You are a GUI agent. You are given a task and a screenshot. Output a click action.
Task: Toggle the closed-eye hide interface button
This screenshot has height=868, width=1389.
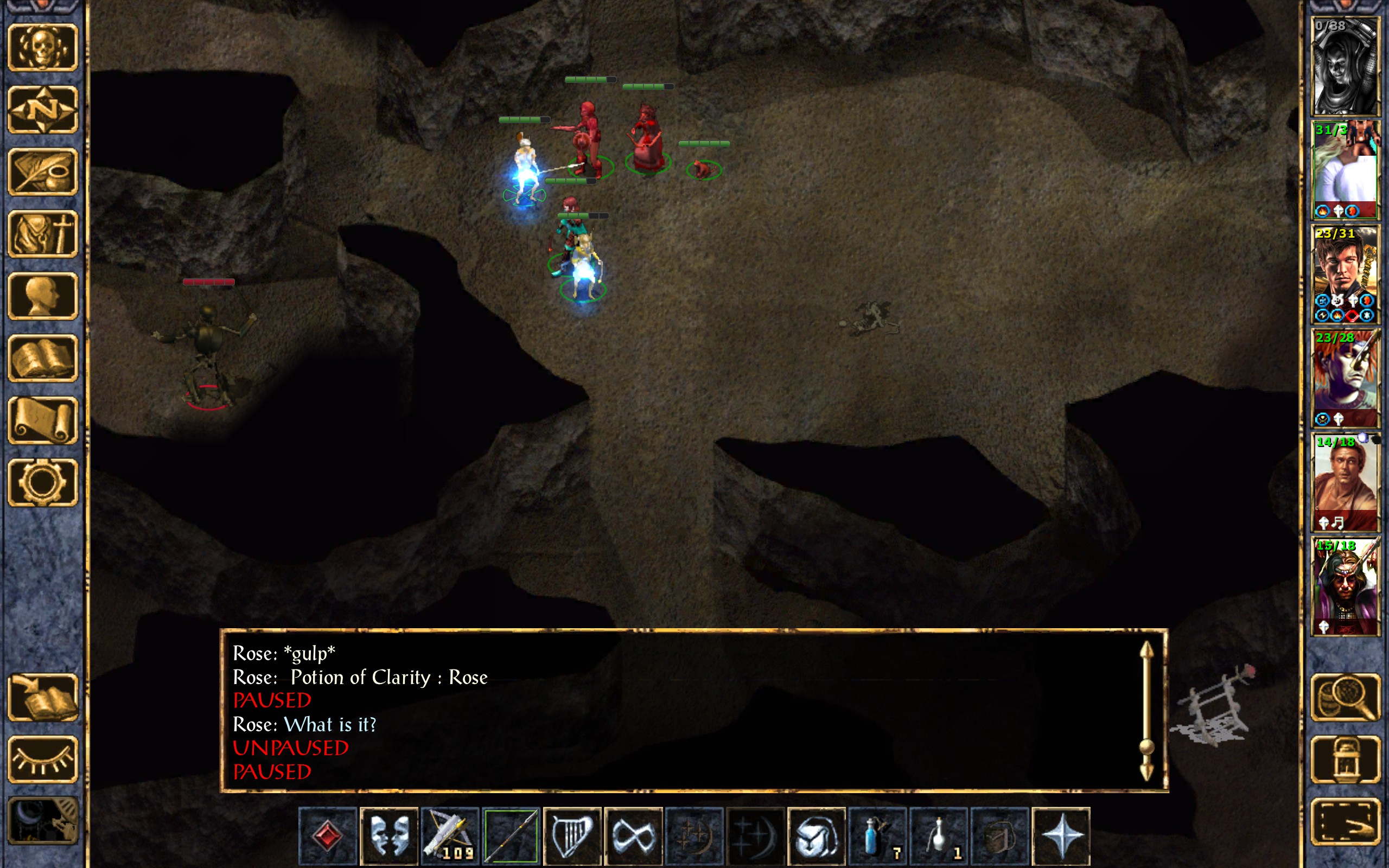pos(43,759)
